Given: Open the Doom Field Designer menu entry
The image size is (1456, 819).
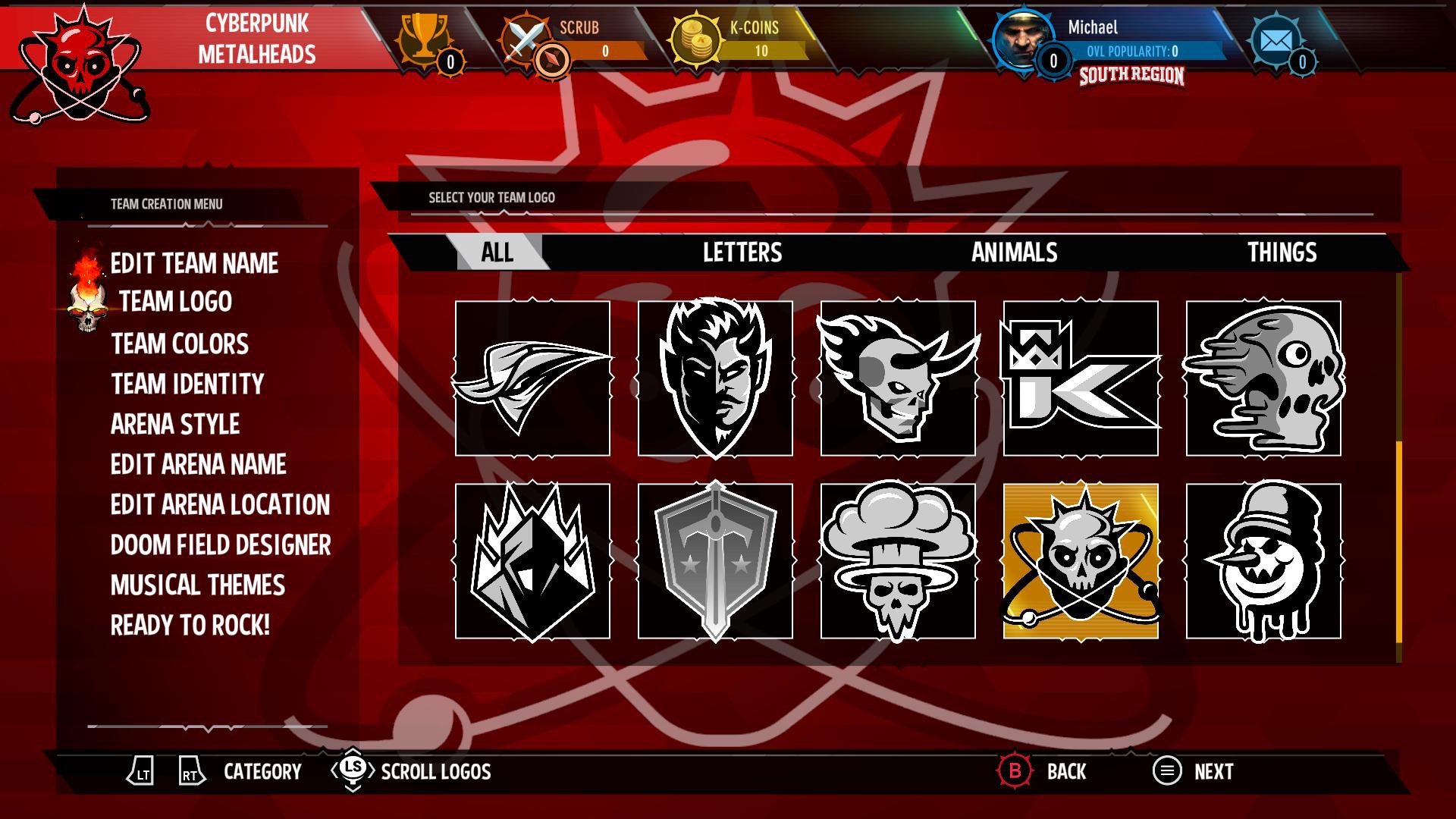Looking at the screenshot, I should (220, 545).
